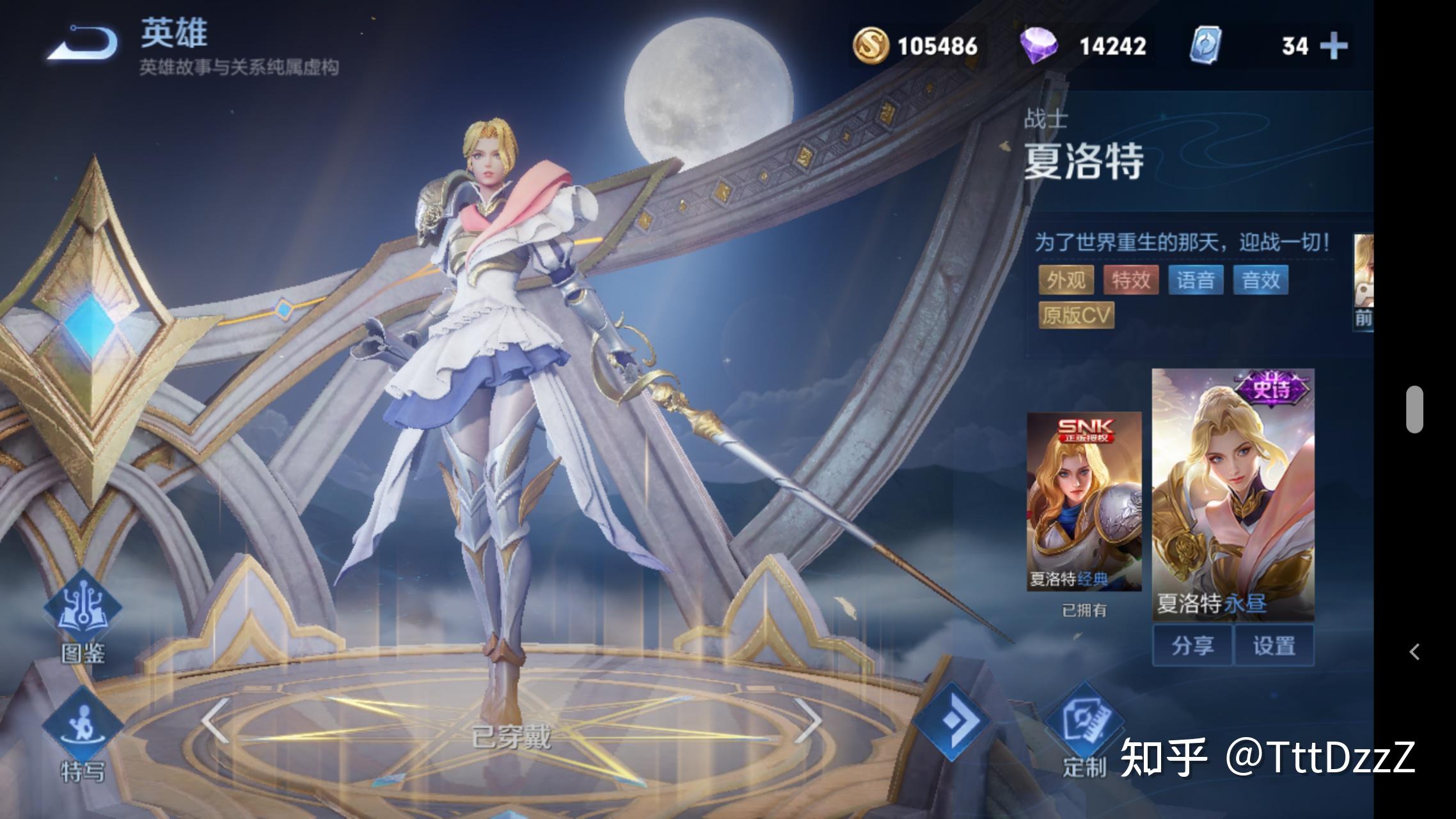This screenshot has height=819, width=1456.
Task: Select the 特效 effects tag
Action: (x=1131, y=280)
